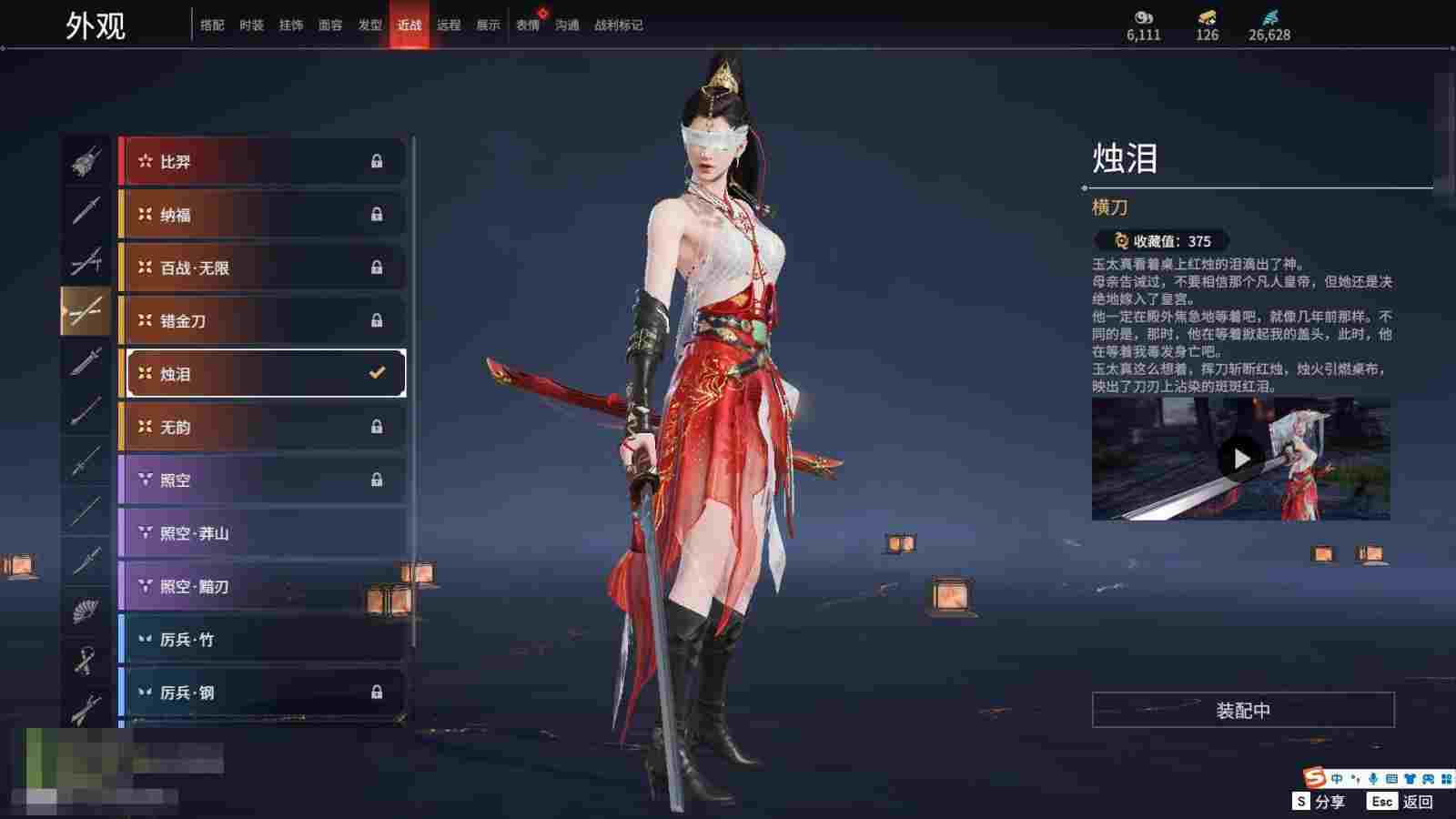Choose the 无韵 skin entry
The image size is (1456, 819).
click(263, 427)
